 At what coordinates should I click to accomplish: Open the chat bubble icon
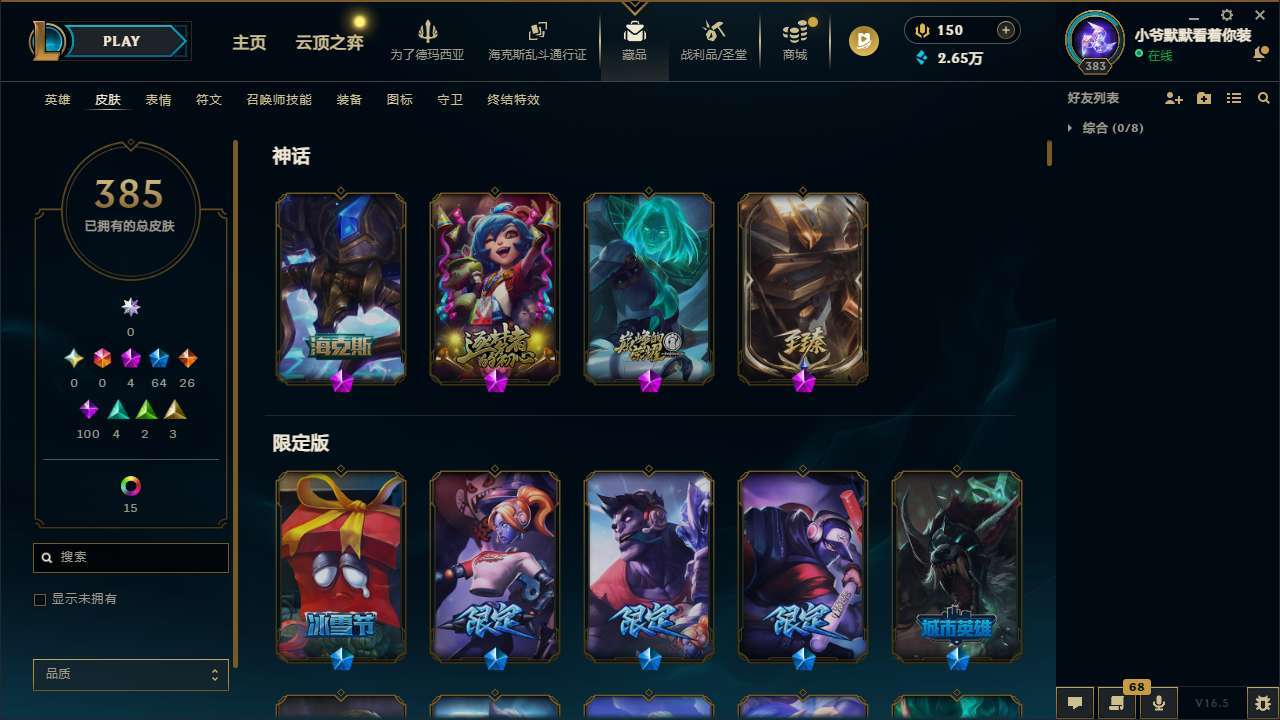tap(1073, 702)
